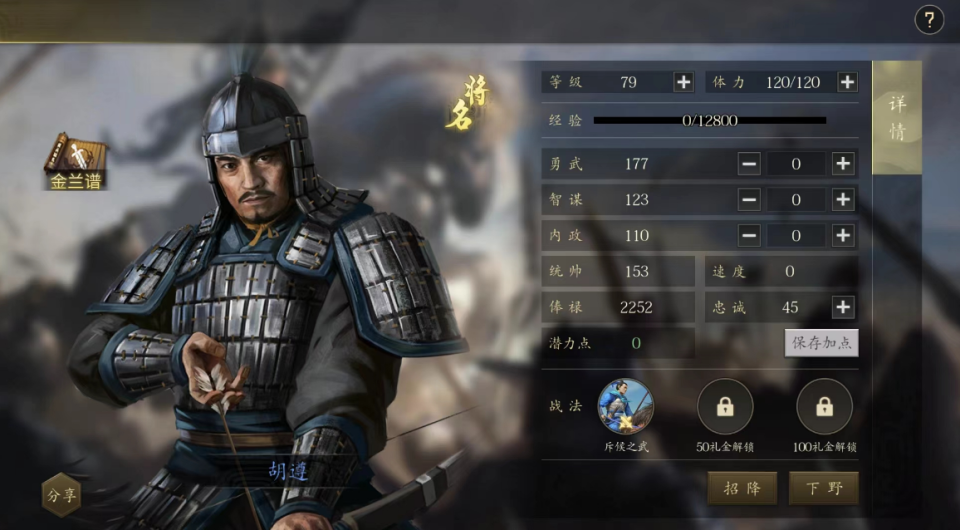
Task: Select the 斥候之武 tactic icon
Action: (x=626, y=406)
